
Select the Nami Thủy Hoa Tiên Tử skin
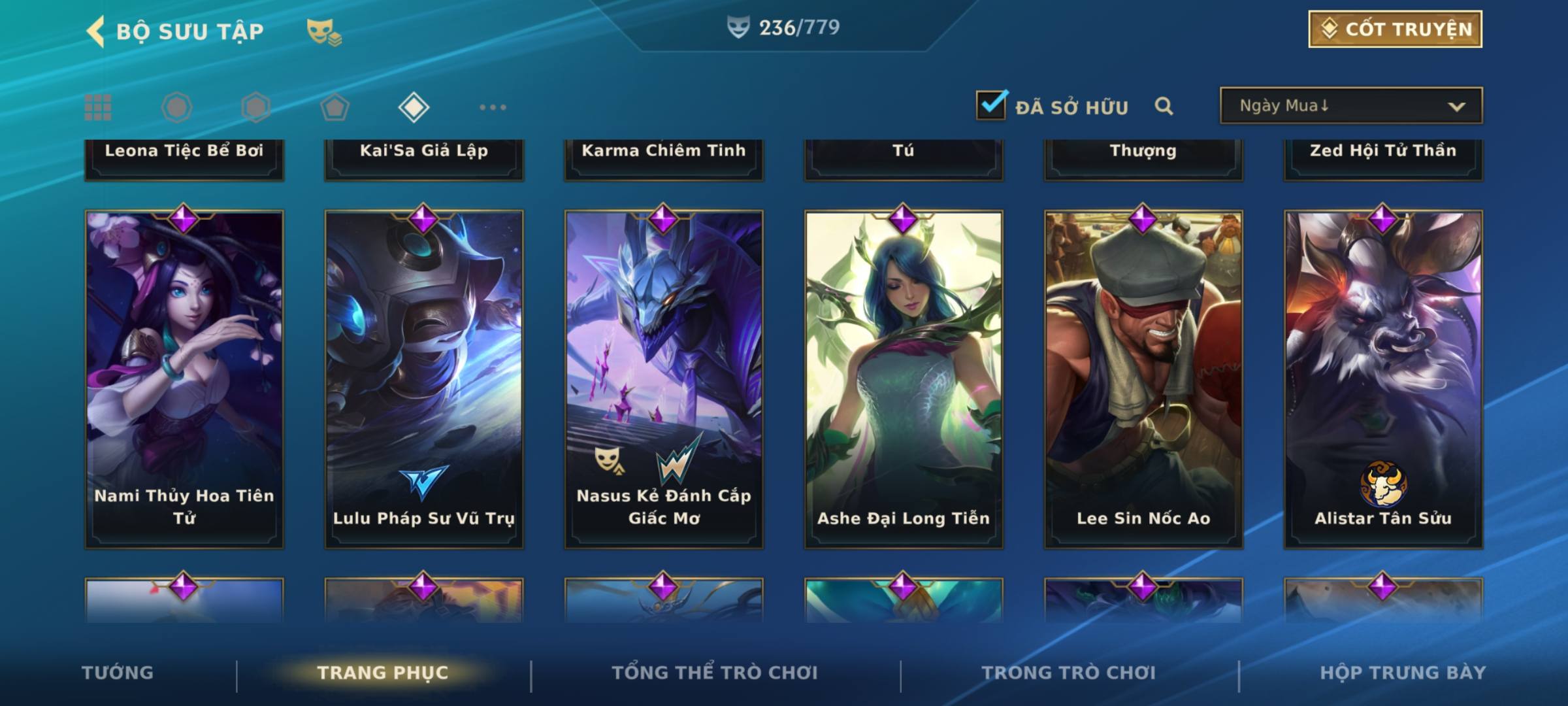184,379
